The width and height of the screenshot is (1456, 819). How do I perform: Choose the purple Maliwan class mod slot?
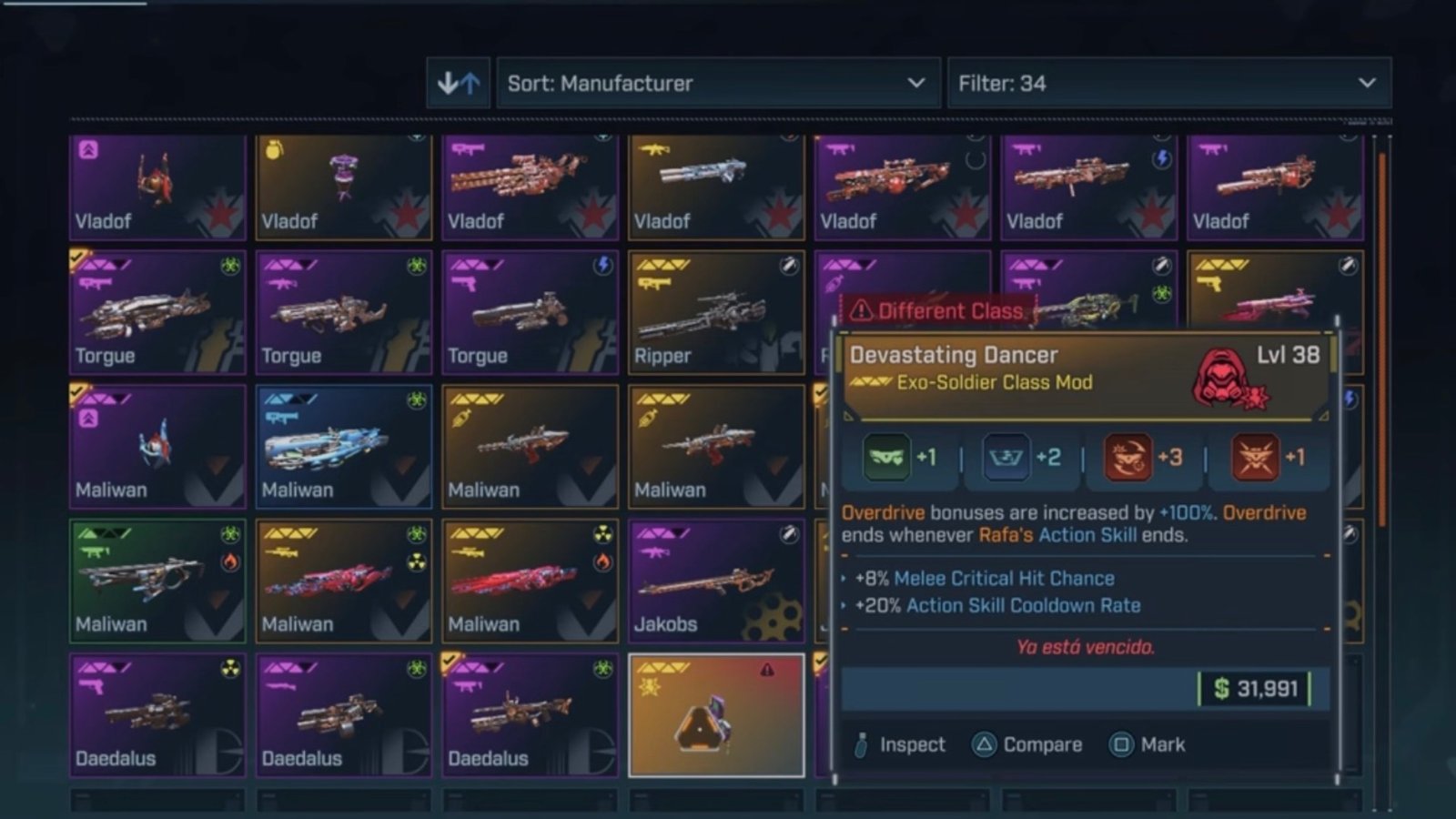click(x=157, y=447)
